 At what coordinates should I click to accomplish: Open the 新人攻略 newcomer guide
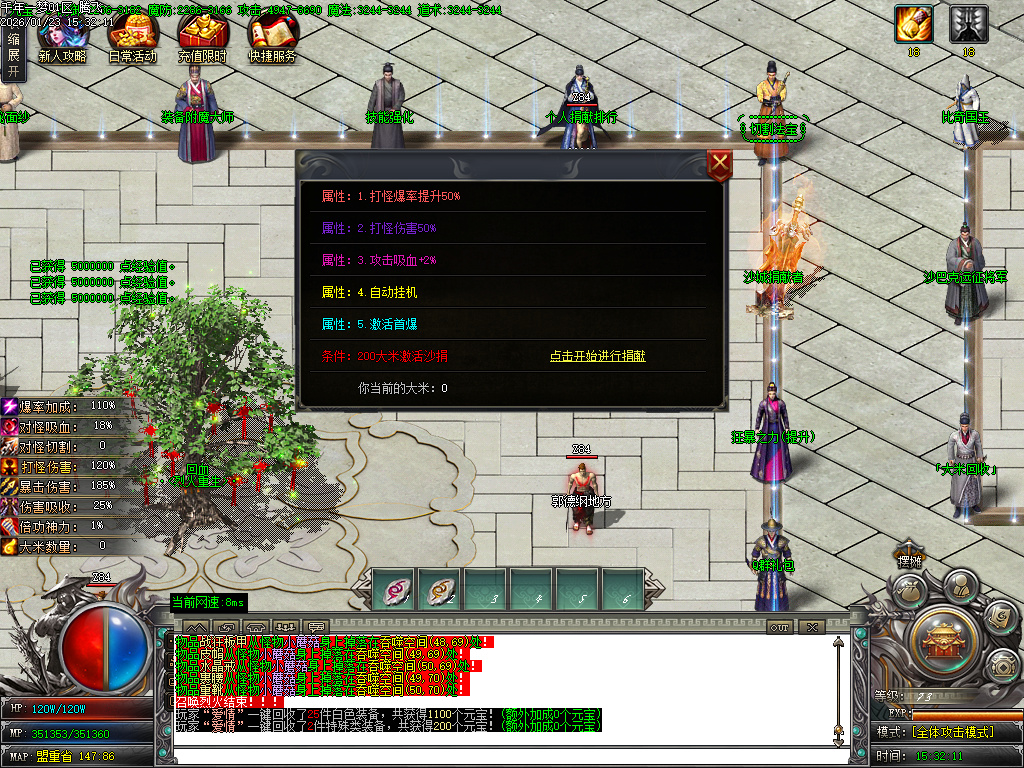pyautogui.click(x=62, y=40)
